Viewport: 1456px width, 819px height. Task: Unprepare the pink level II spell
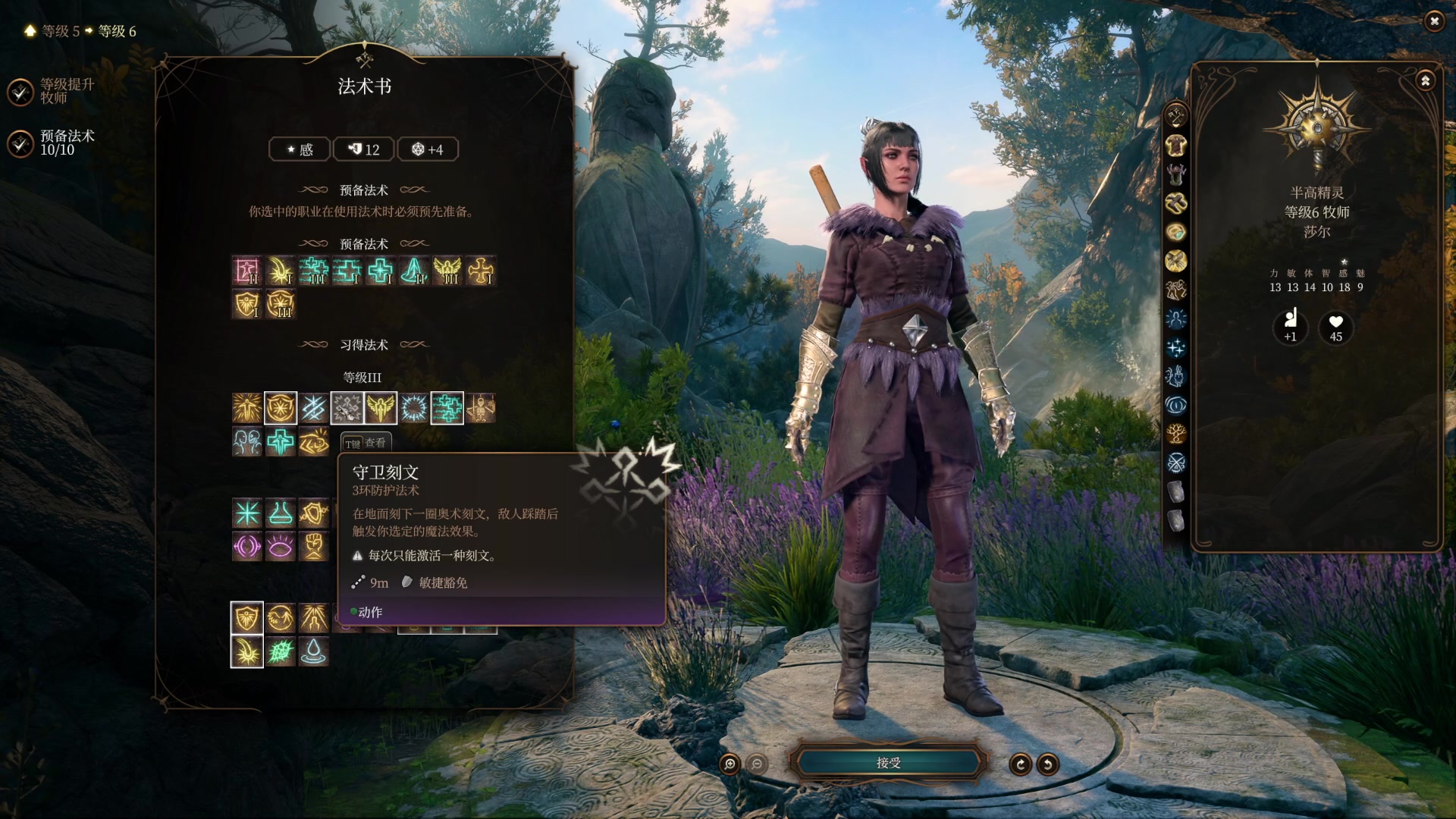(247, 271)
